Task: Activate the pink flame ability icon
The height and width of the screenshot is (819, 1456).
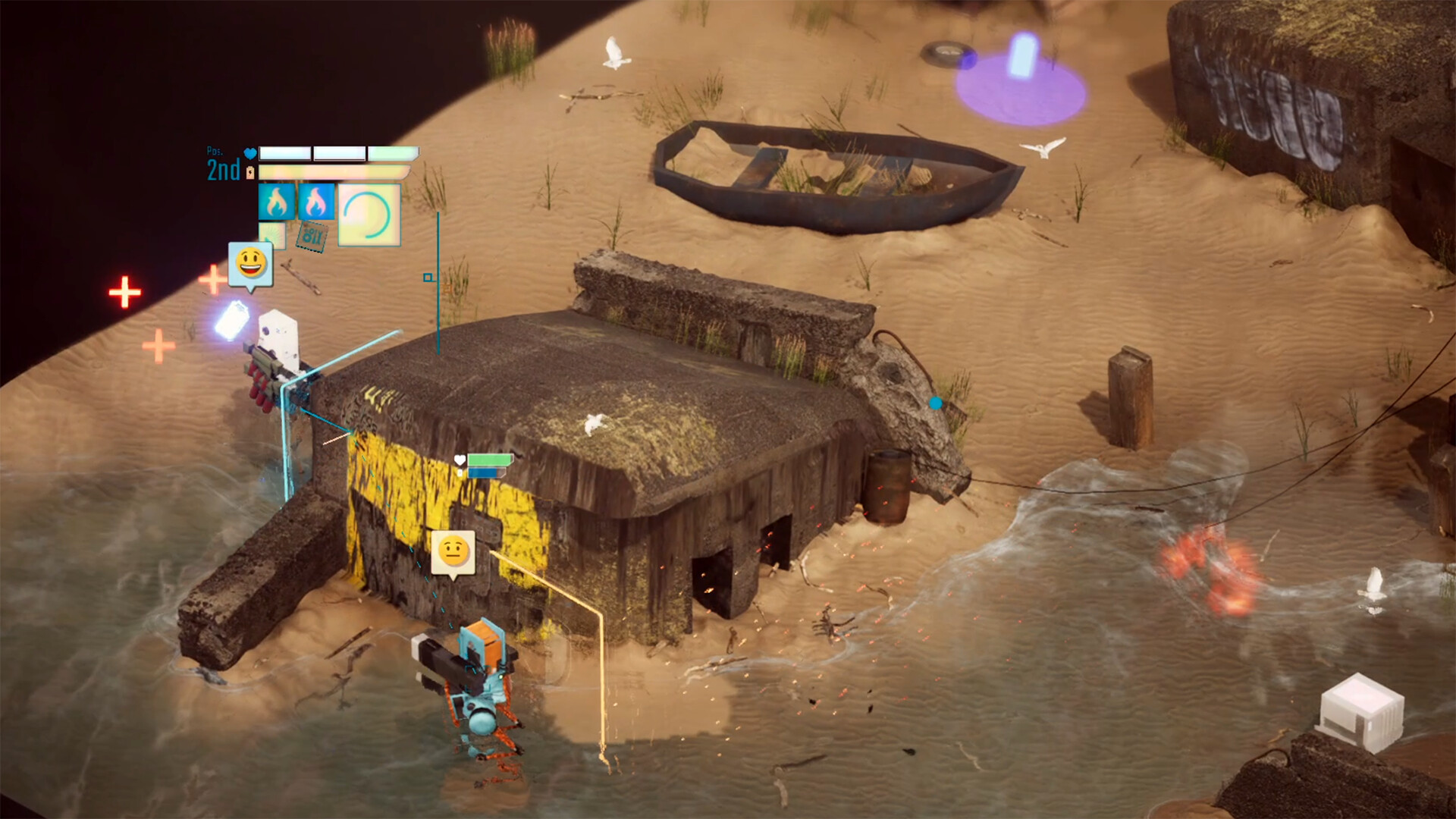Action: click(x=316, y=202)
